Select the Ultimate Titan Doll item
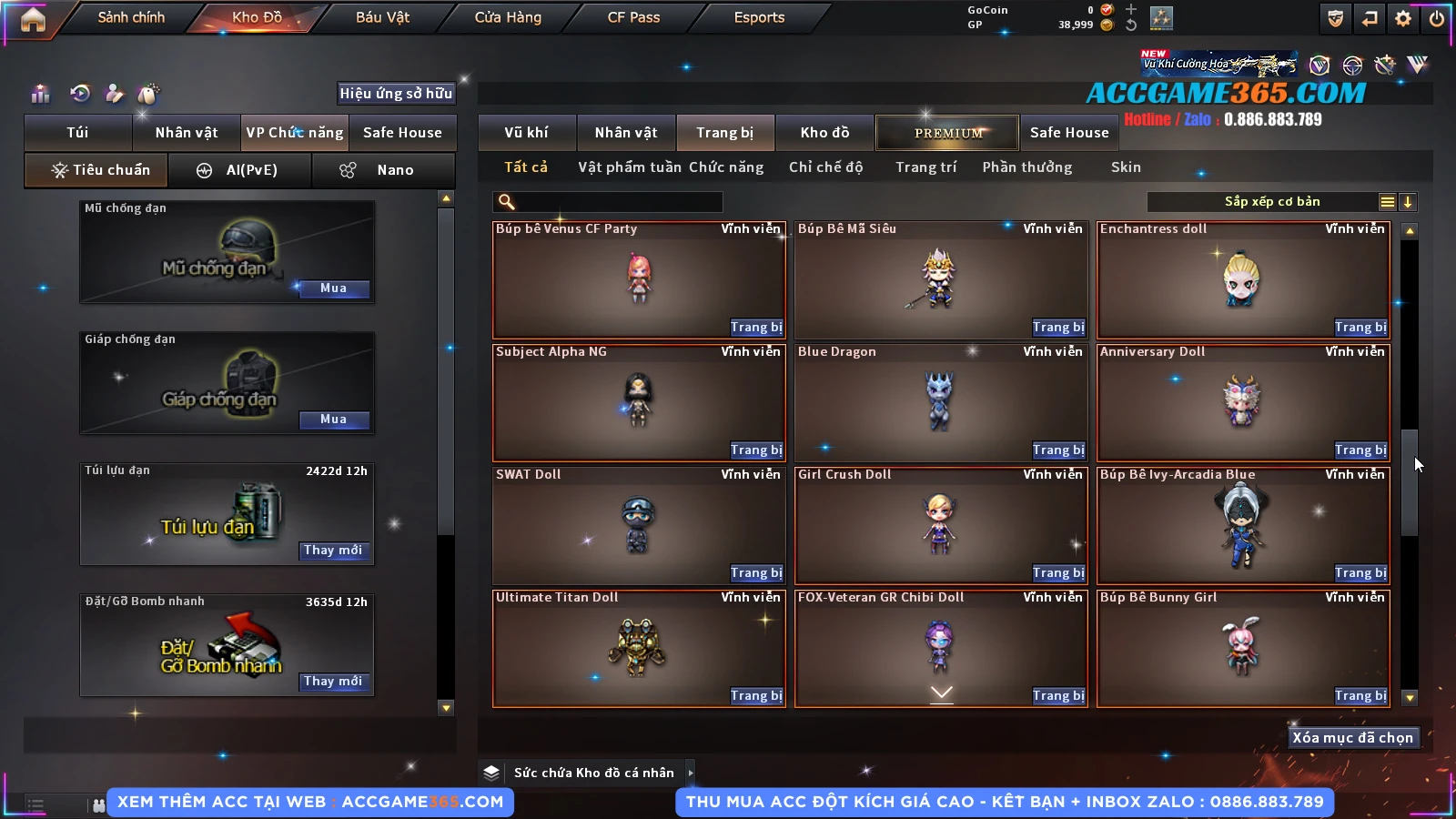This screenshot has width=1456, height=819. pos(637,646)
